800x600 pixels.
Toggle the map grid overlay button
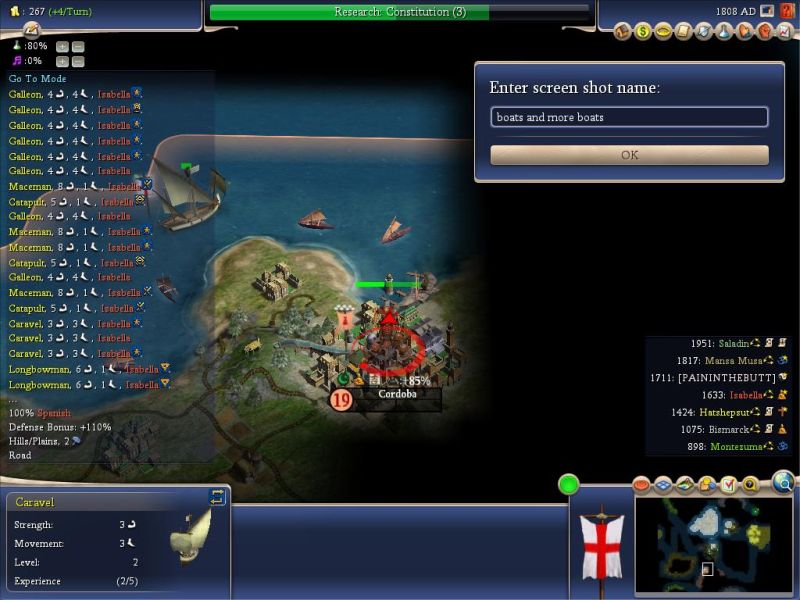pos(664,485)
